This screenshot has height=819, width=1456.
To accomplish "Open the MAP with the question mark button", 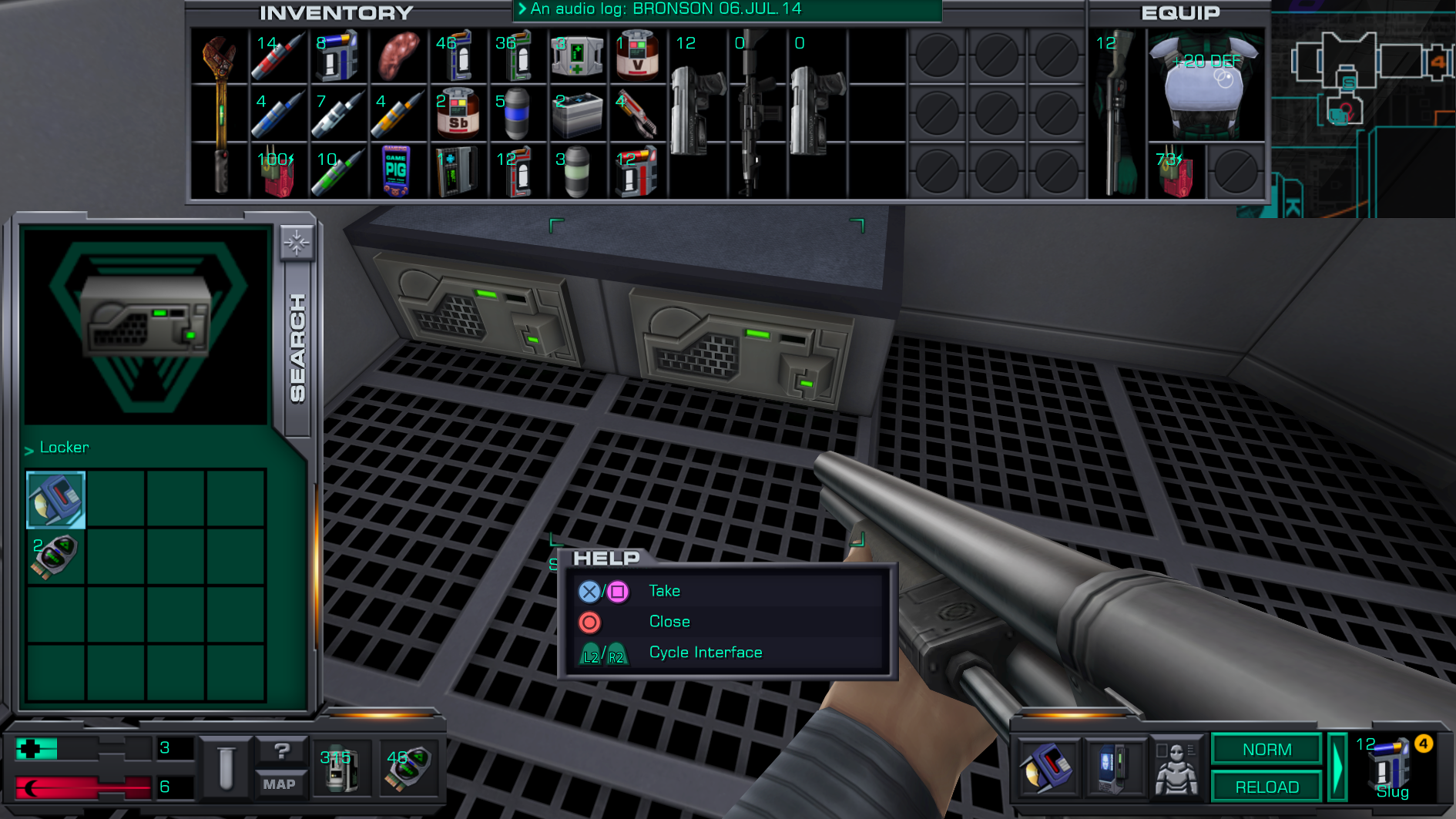I will tap(280, 767).
